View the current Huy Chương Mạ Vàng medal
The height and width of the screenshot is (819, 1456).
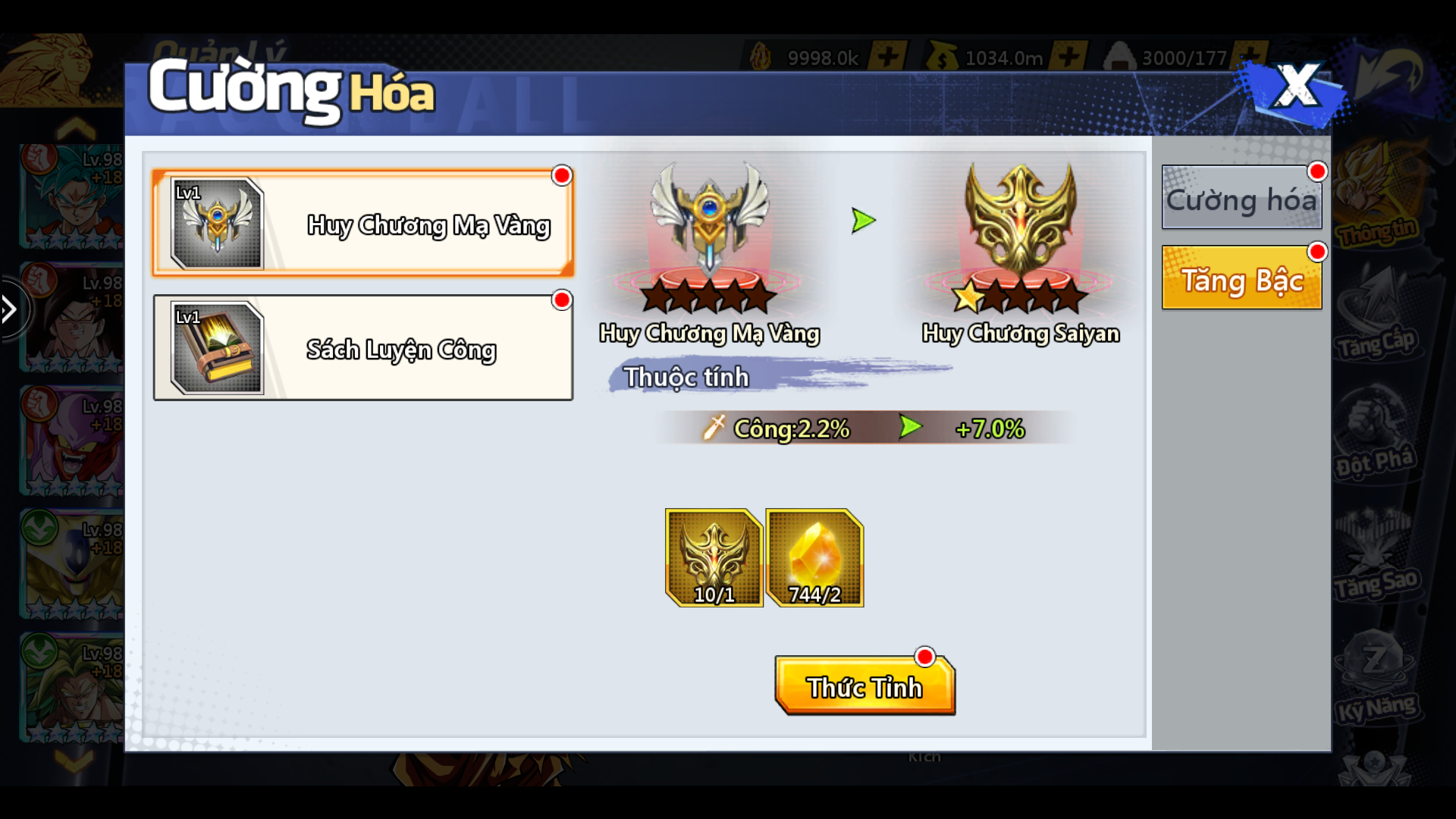click(709, 235)
